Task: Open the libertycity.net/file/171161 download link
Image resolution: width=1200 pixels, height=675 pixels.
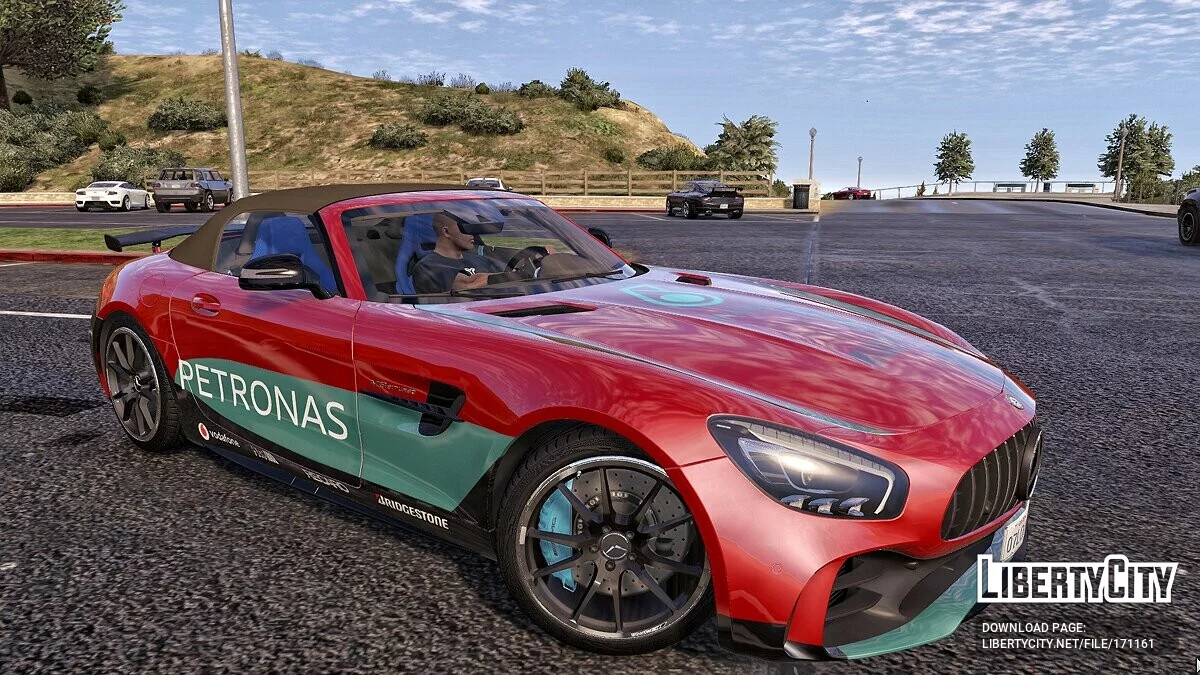Action: [x=1067, y=644]
